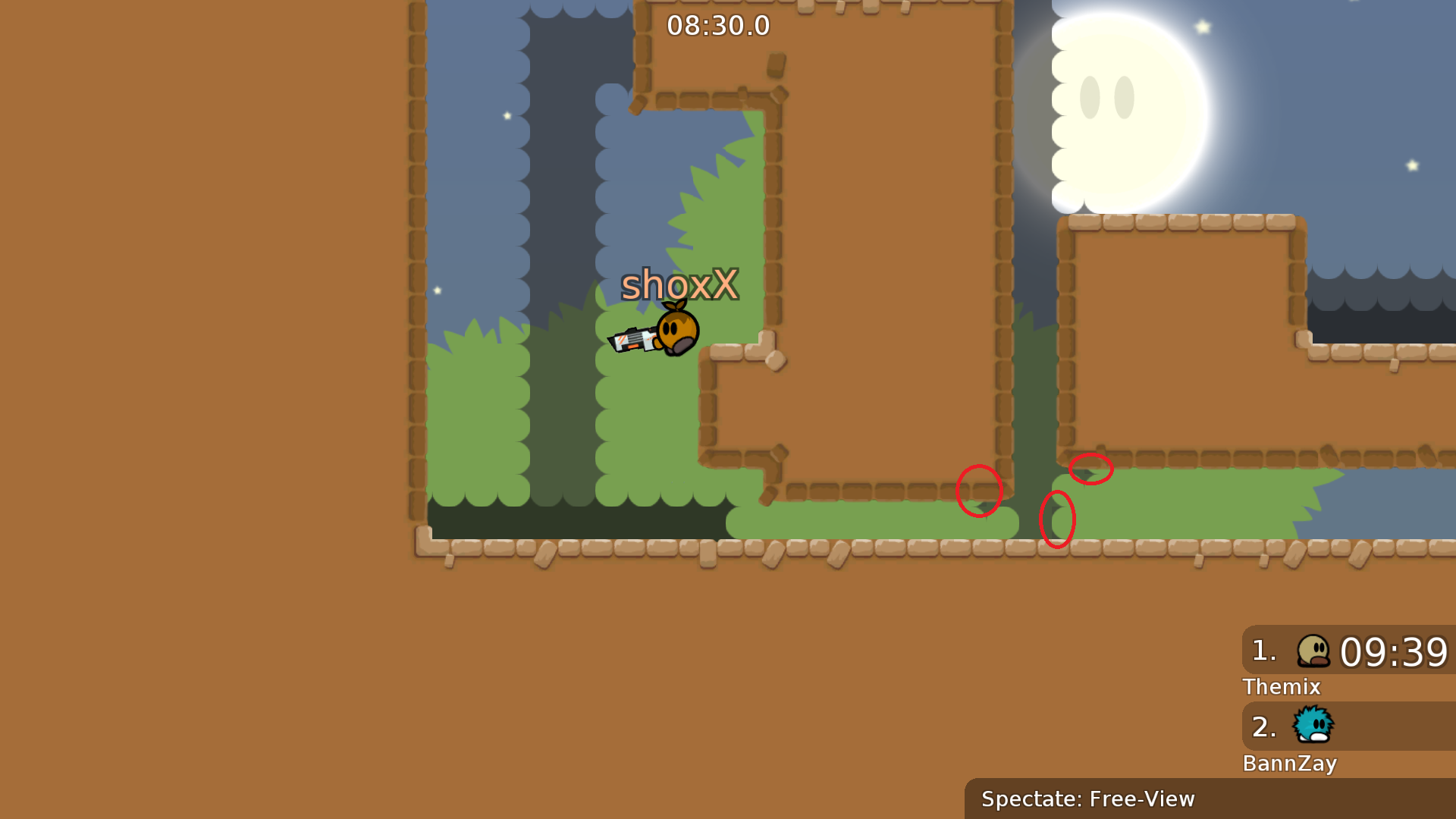Click the star twinkling near the moon
Viewport: 1456px width, 819px height.
[1203, 27]
